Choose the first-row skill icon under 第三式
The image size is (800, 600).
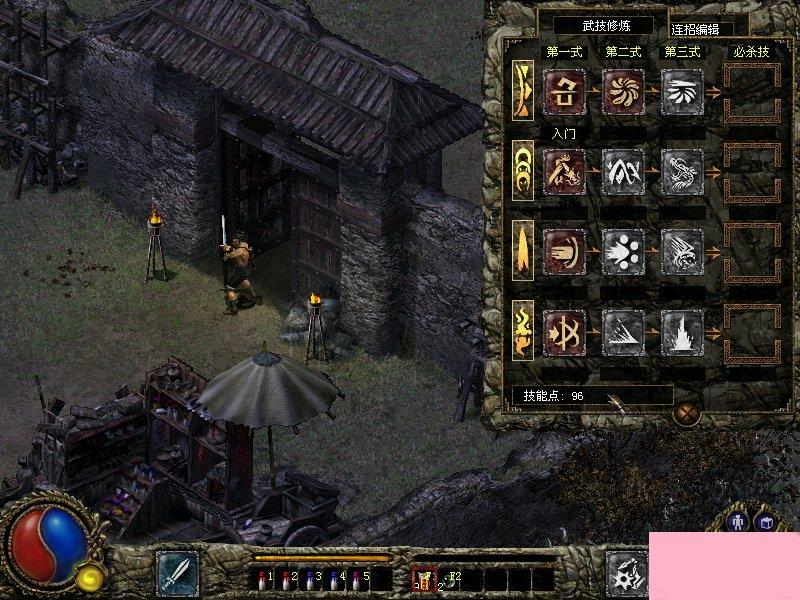point(682,91)
